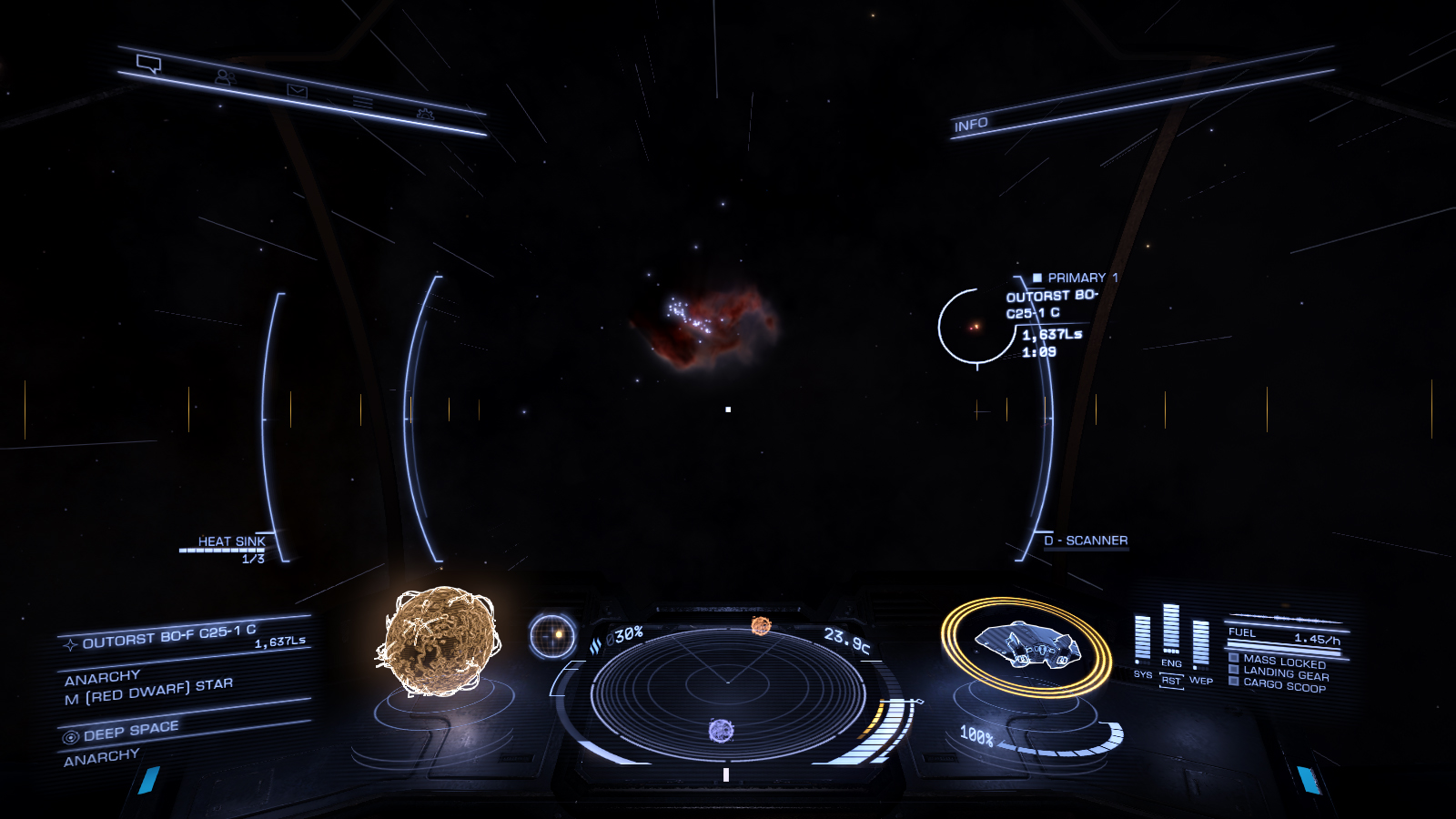
Task: Select the three-line list comms tab
Action: [x=363, y=102]
